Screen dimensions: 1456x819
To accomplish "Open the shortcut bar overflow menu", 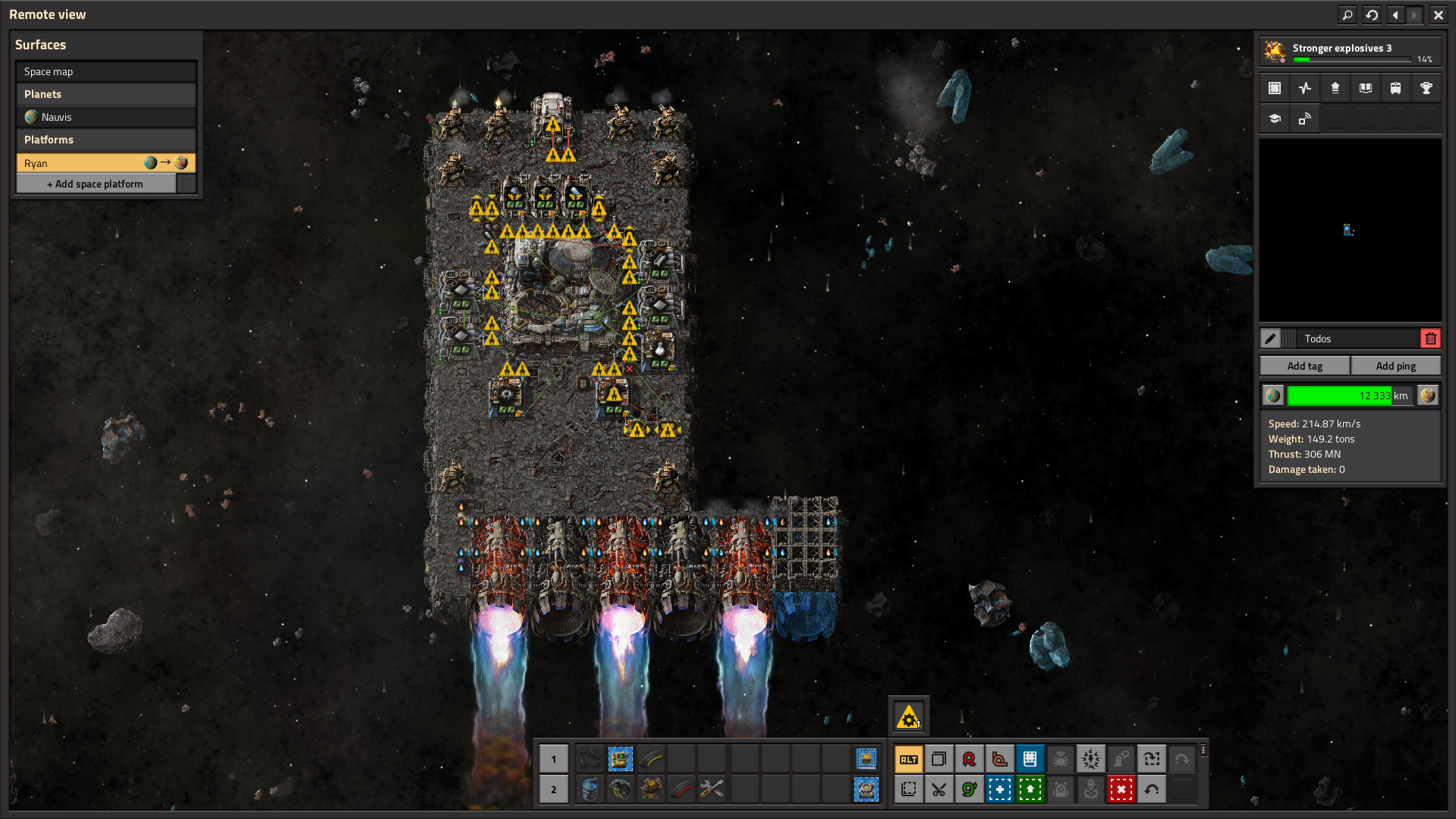I will (1204, 751).
